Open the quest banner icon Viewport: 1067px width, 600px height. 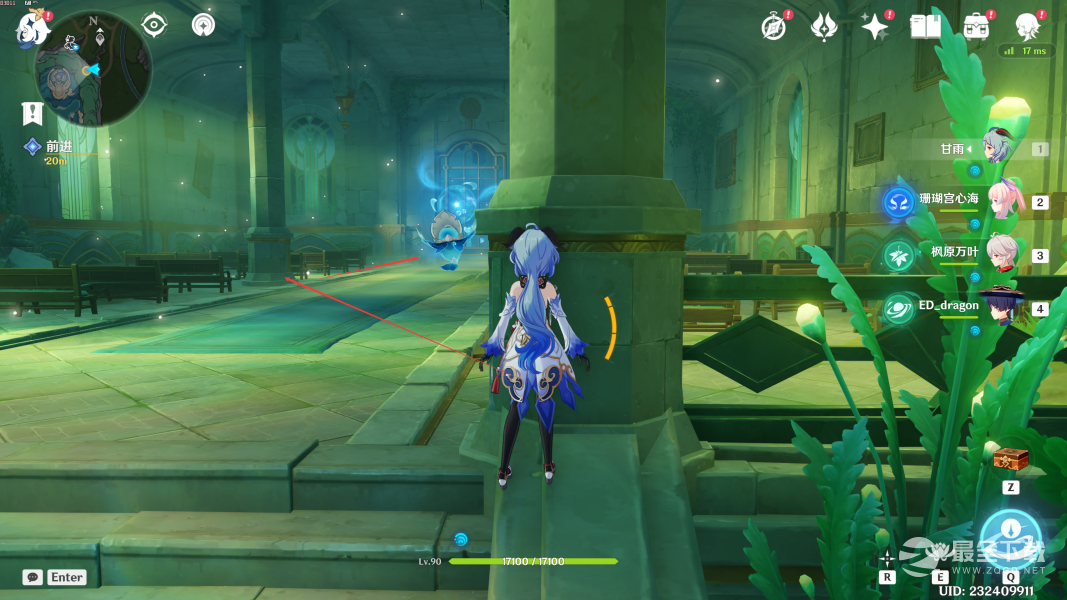pyautogui.click(x=33, y=112)
